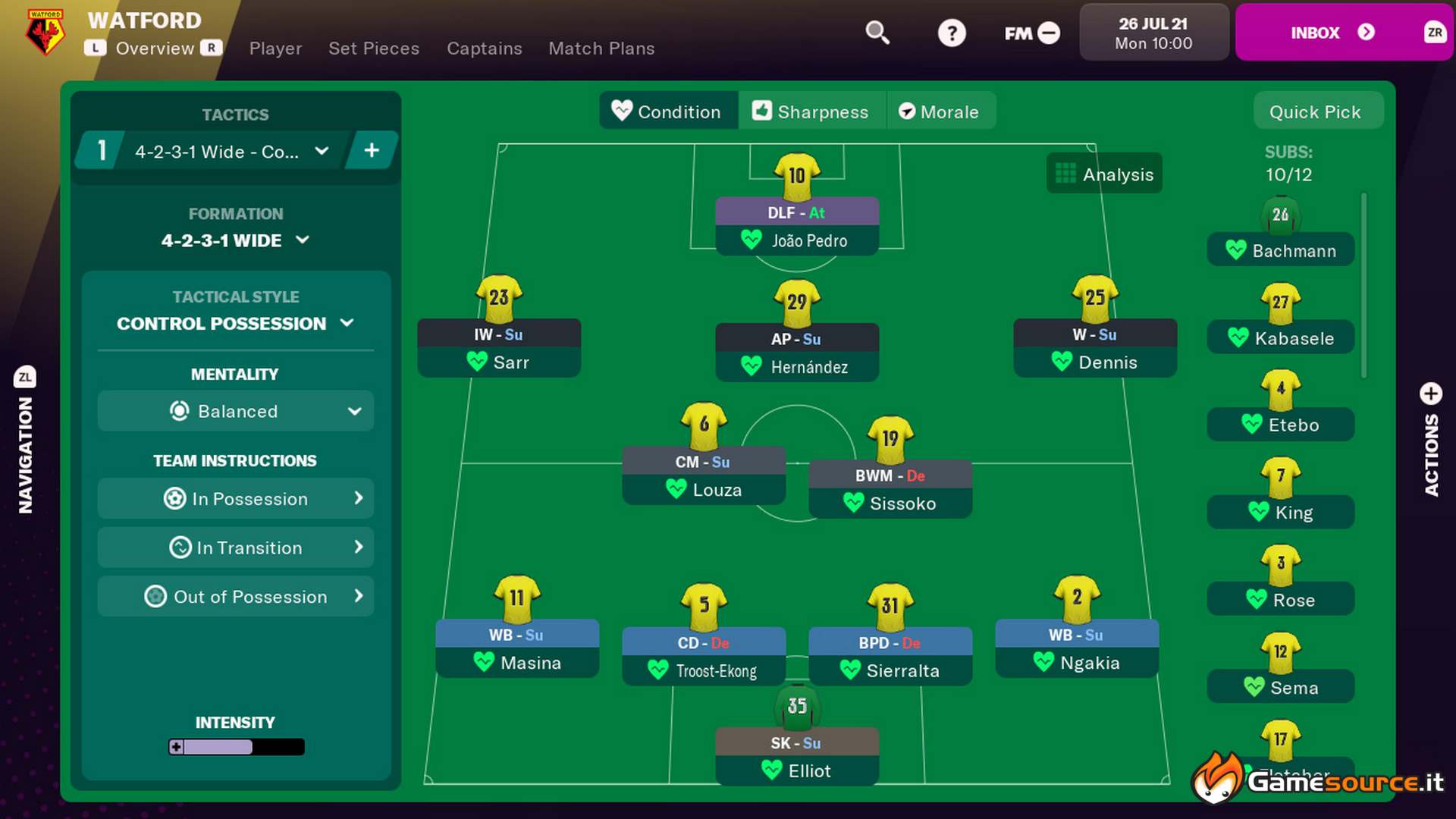Enable the Condition display toggle
Screen dimensions: 1456x819
[x=668, y=111]
